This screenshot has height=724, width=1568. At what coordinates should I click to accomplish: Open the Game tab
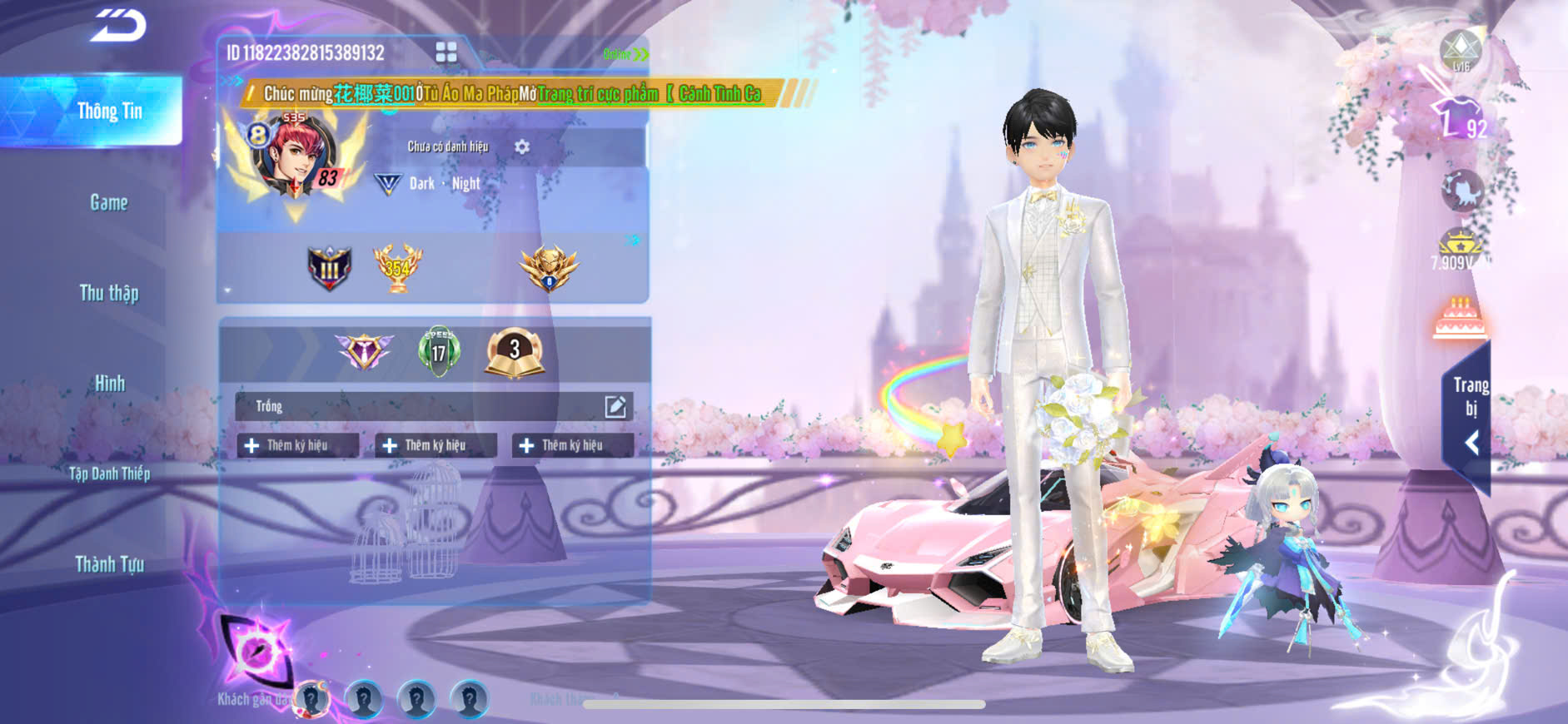tap(109, 202)
